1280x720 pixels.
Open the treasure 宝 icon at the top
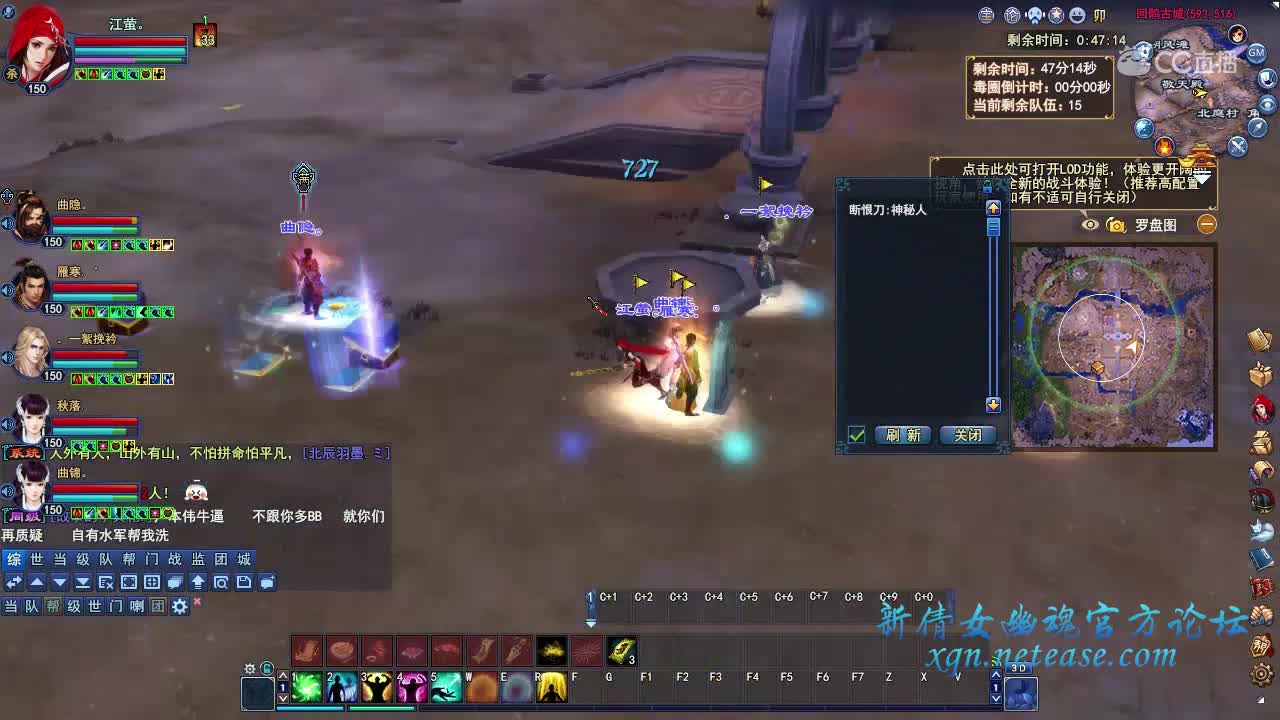click(x=987, y=15)
